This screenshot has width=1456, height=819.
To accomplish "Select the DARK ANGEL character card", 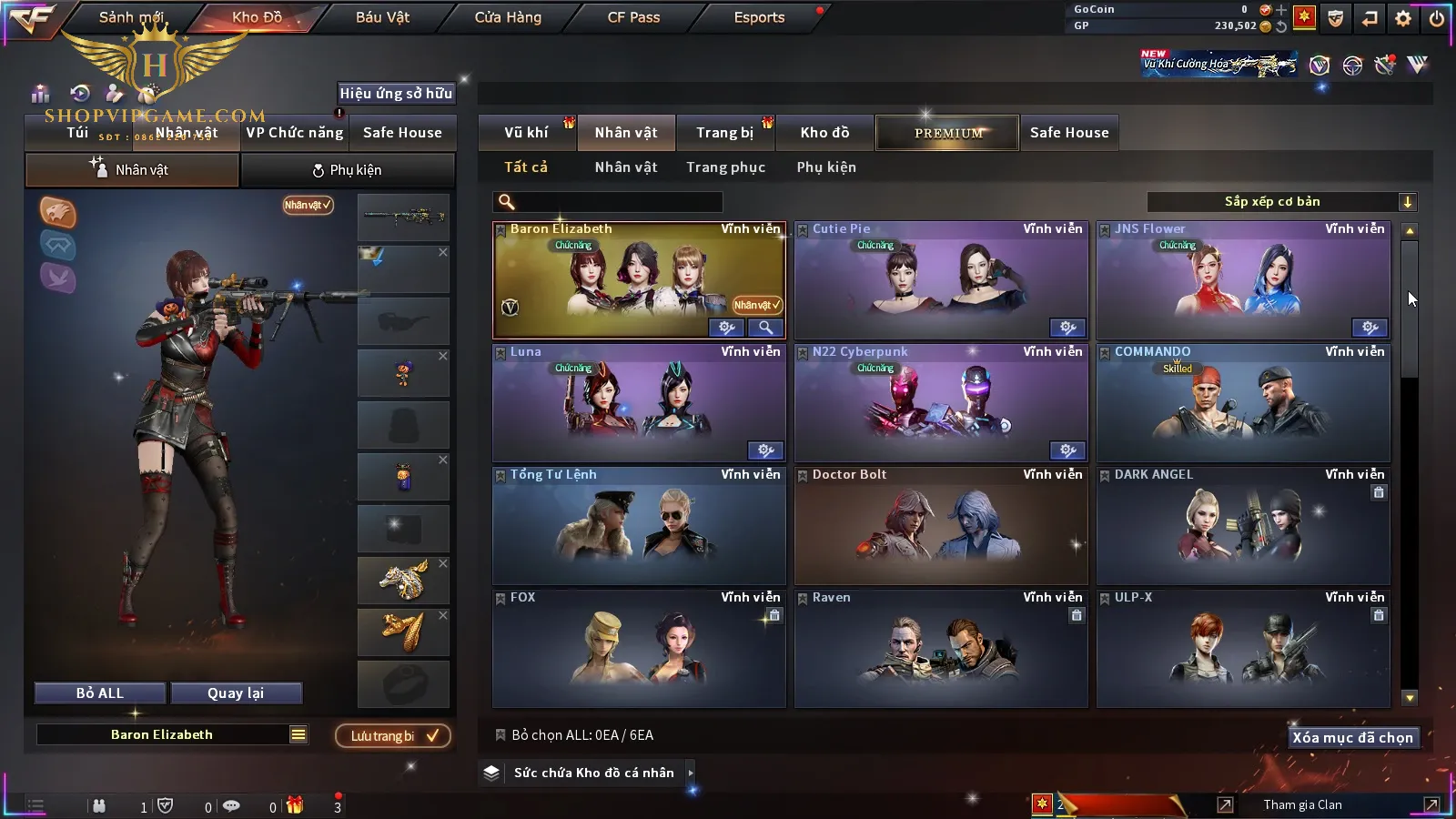I will [x=1243, y=526].
